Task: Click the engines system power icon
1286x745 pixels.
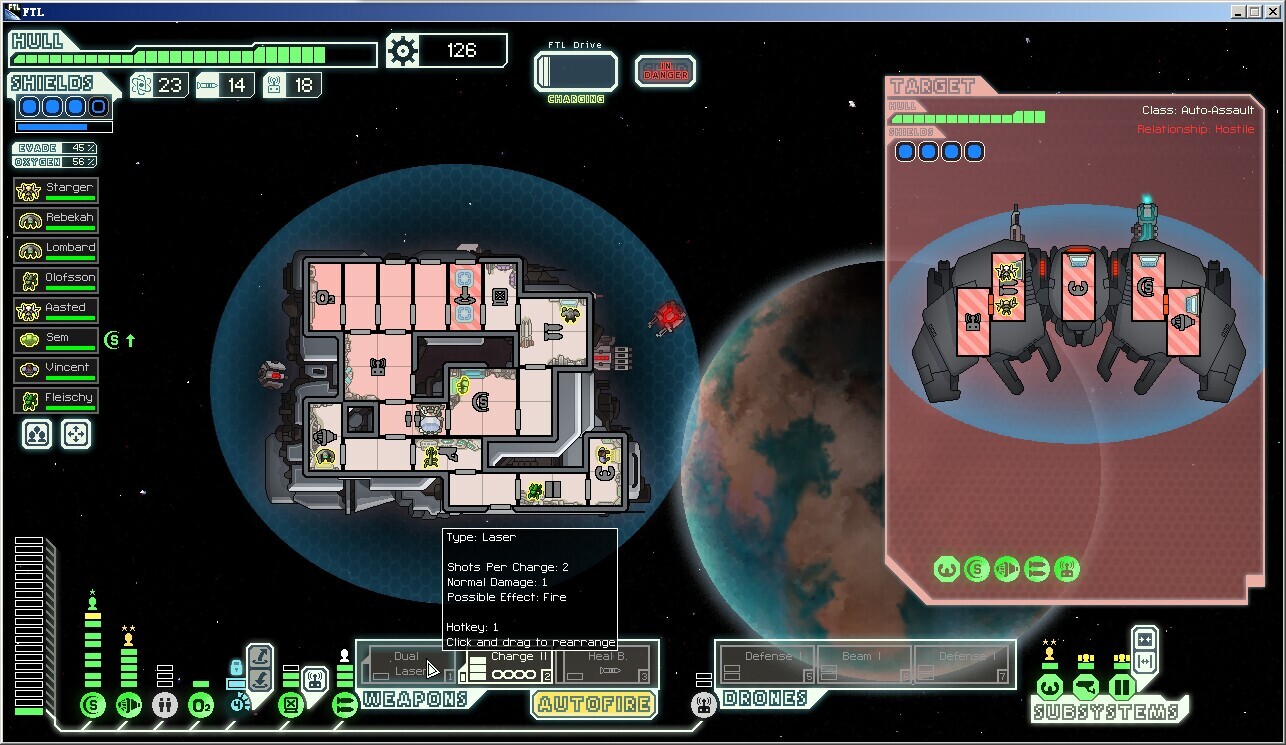Action: [129, 705]
